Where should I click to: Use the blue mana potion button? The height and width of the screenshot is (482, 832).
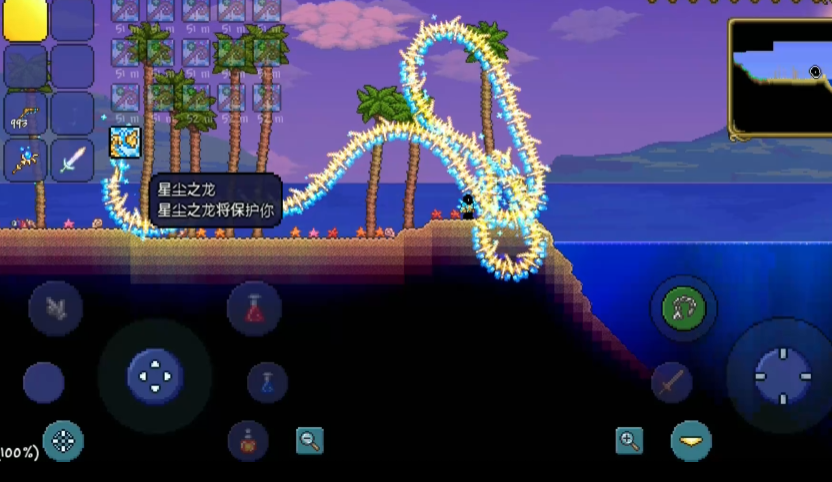pyautogui.click(x=267, y=382)
